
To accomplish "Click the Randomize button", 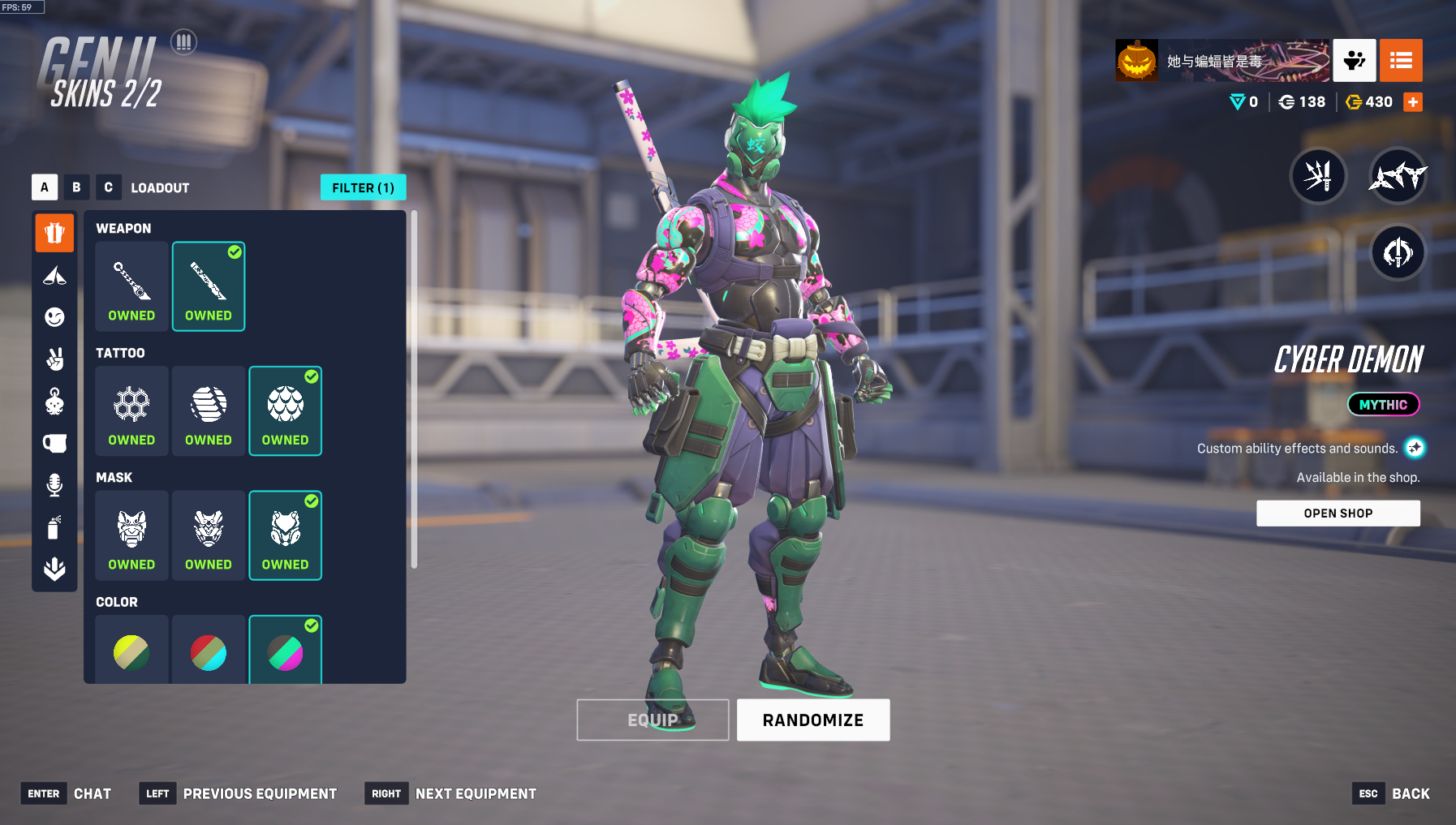I will (x=813, y=720).
